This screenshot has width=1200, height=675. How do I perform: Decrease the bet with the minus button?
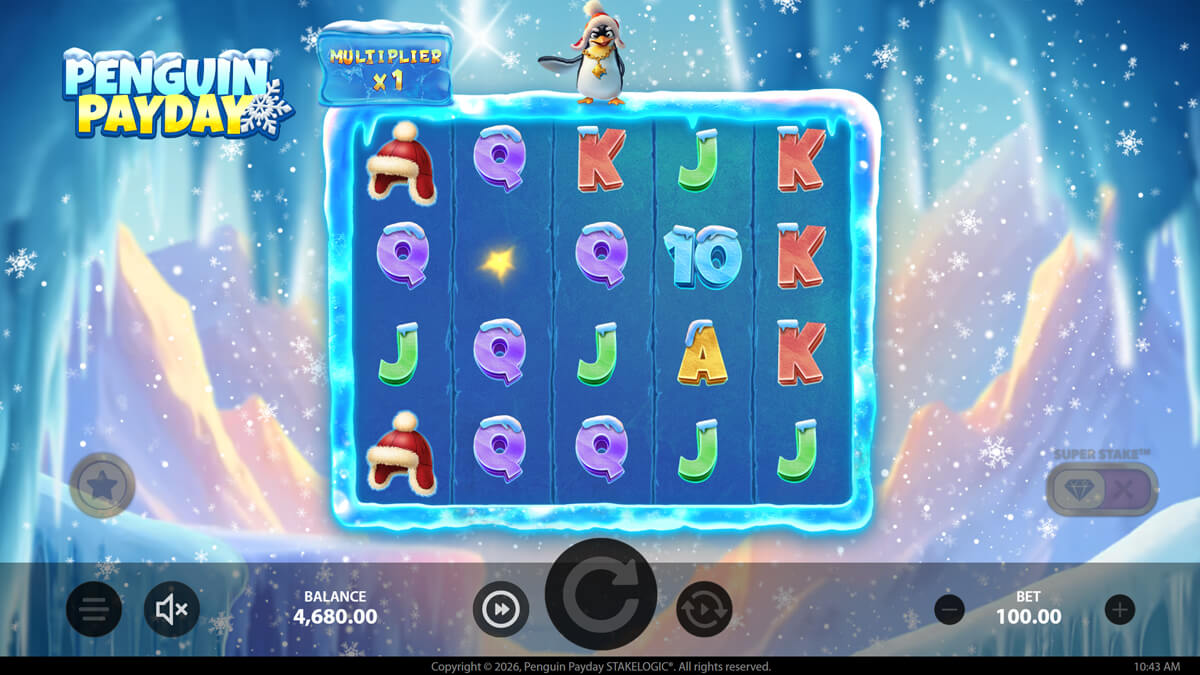949,609
